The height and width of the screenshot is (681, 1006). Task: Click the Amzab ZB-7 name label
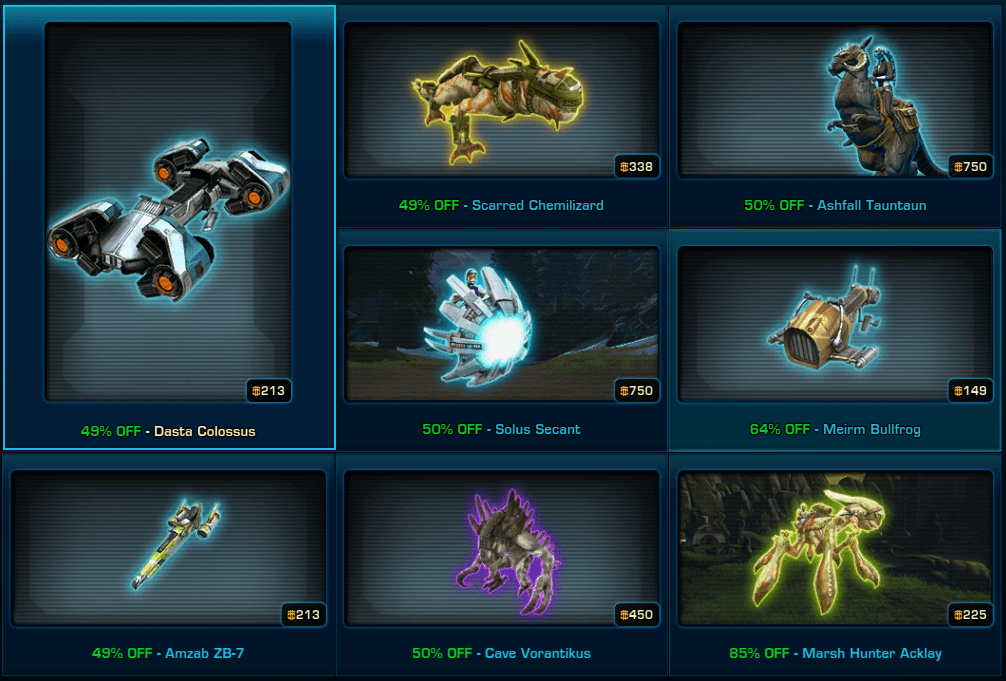(x=204, y=653)
